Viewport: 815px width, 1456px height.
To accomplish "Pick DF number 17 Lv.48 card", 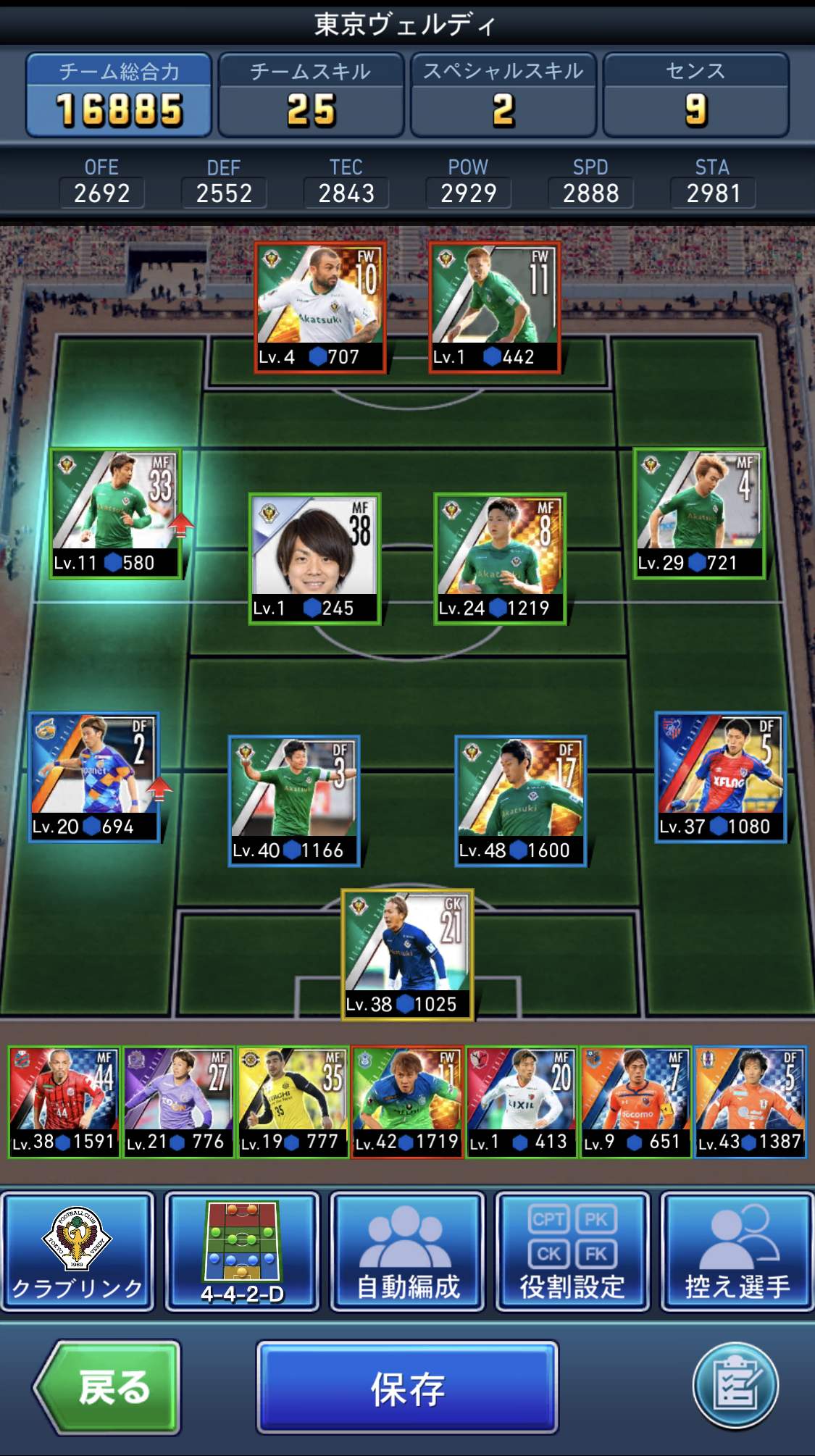I will (520, 800).
